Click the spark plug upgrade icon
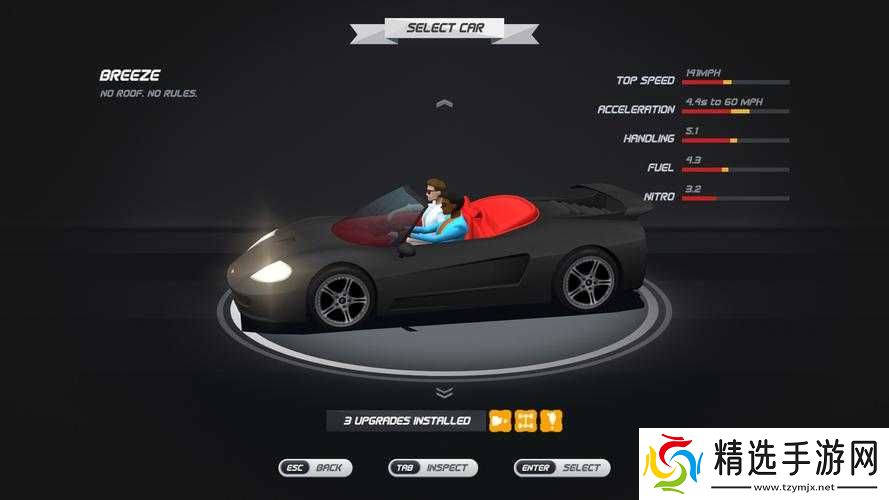The image size is (889, 500). (x=551, y=421)
